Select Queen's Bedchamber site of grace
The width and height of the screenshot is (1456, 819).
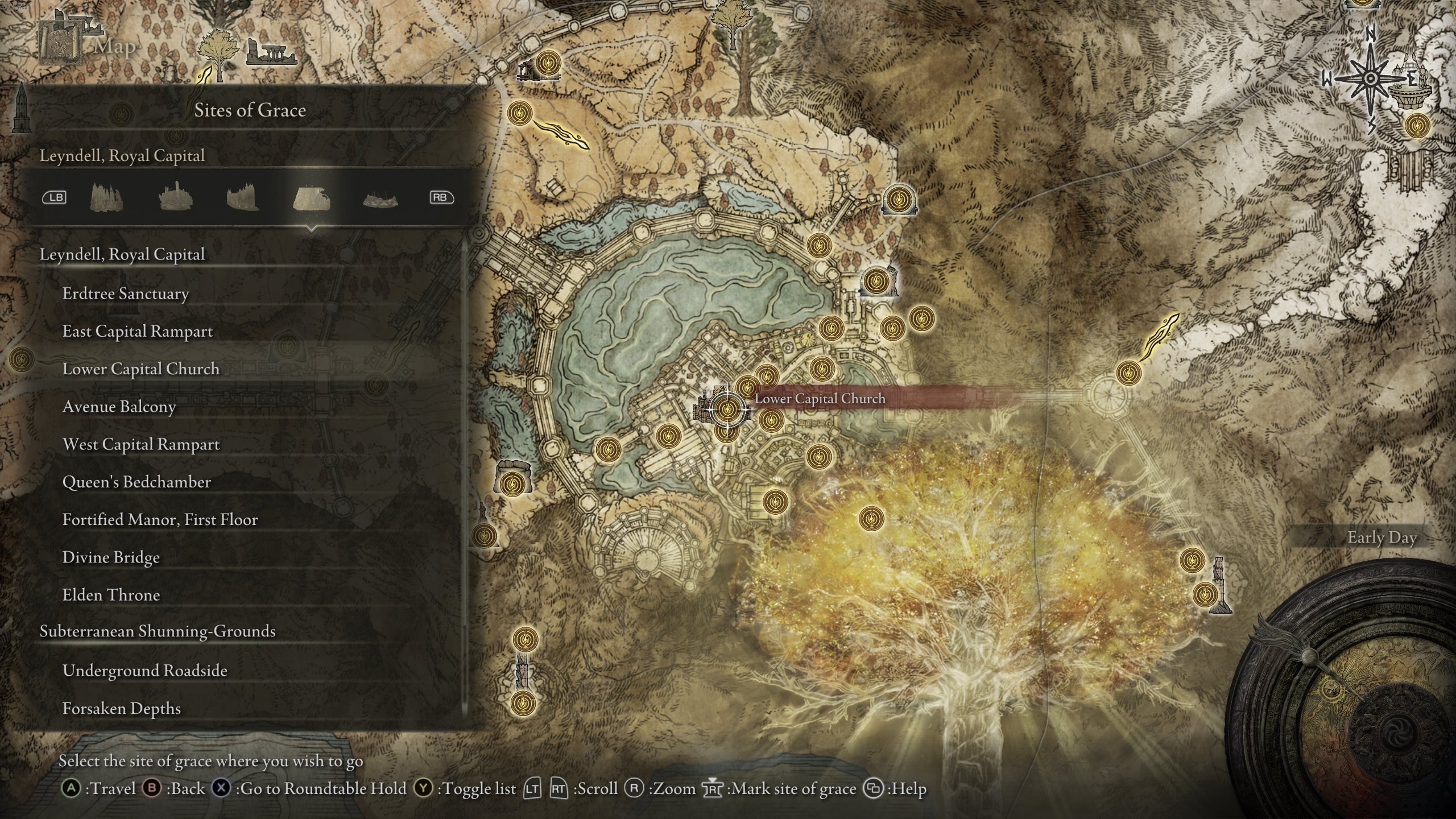pyautogui.click(x=136, y=482)
